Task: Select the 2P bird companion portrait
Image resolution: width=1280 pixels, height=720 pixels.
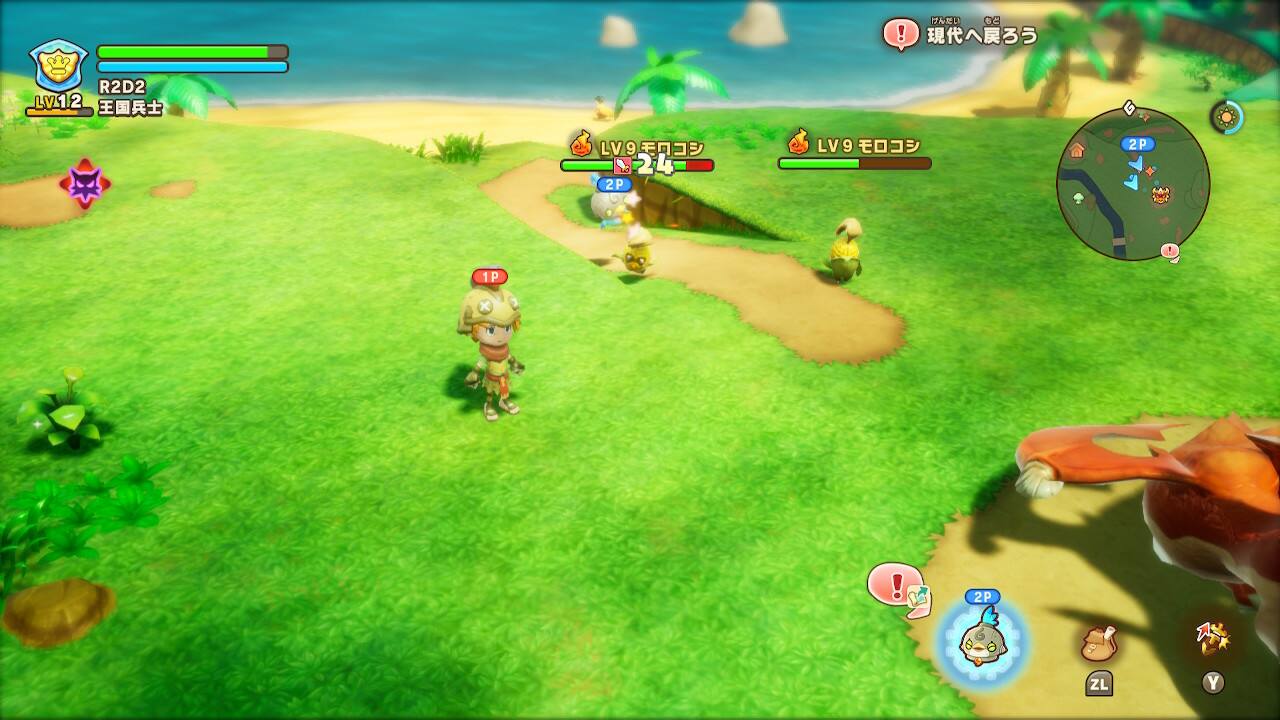Action: (982, 642)
